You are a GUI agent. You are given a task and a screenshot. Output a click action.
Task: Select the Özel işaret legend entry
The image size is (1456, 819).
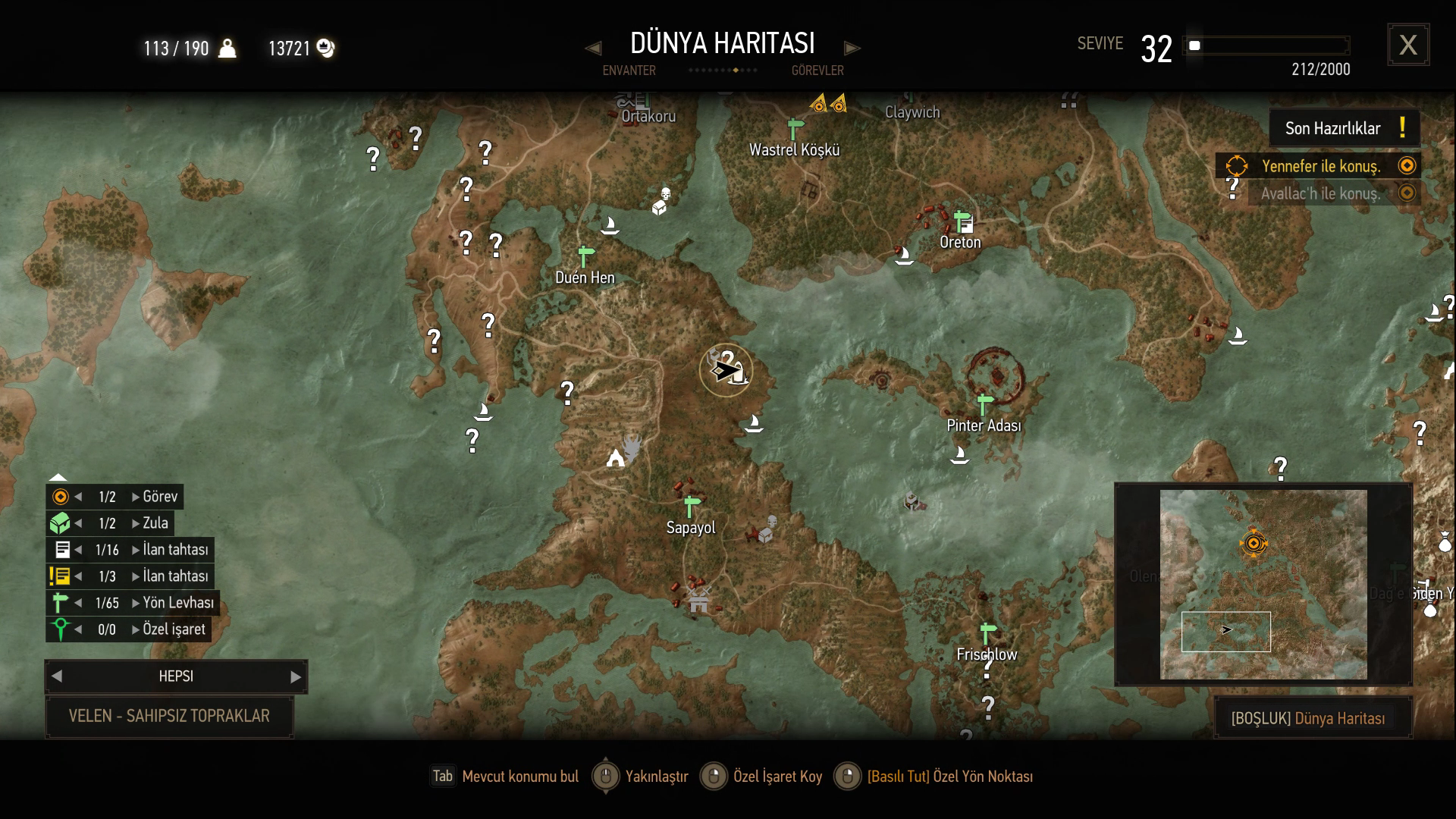pos(173,629)
